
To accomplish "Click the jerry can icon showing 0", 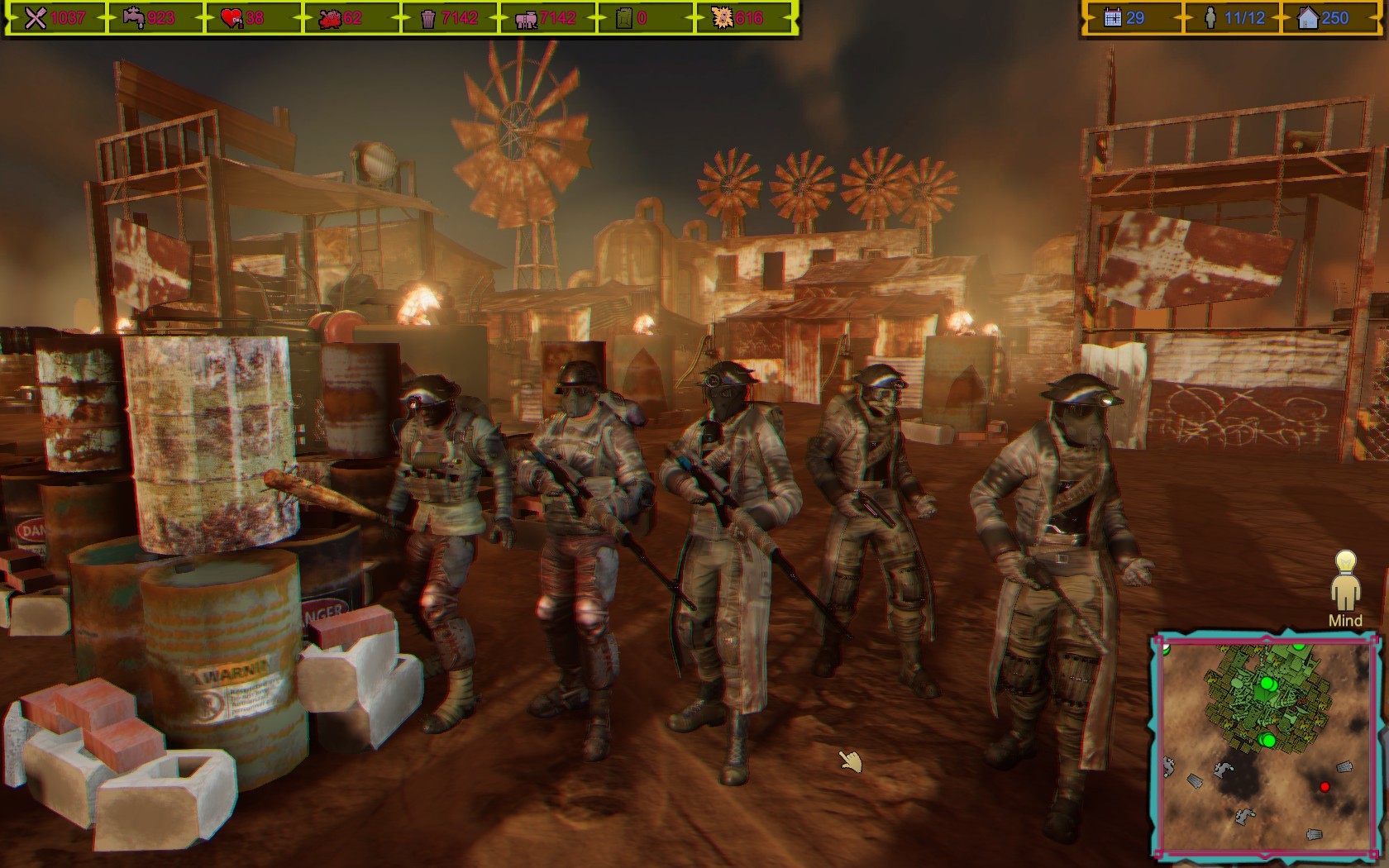I will [x=623, y=17].
